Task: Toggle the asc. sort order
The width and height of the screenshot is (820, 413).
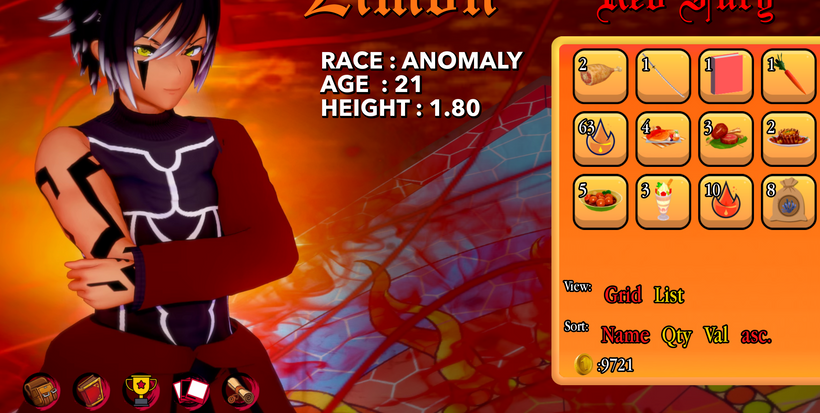Action: click(756, 336)
